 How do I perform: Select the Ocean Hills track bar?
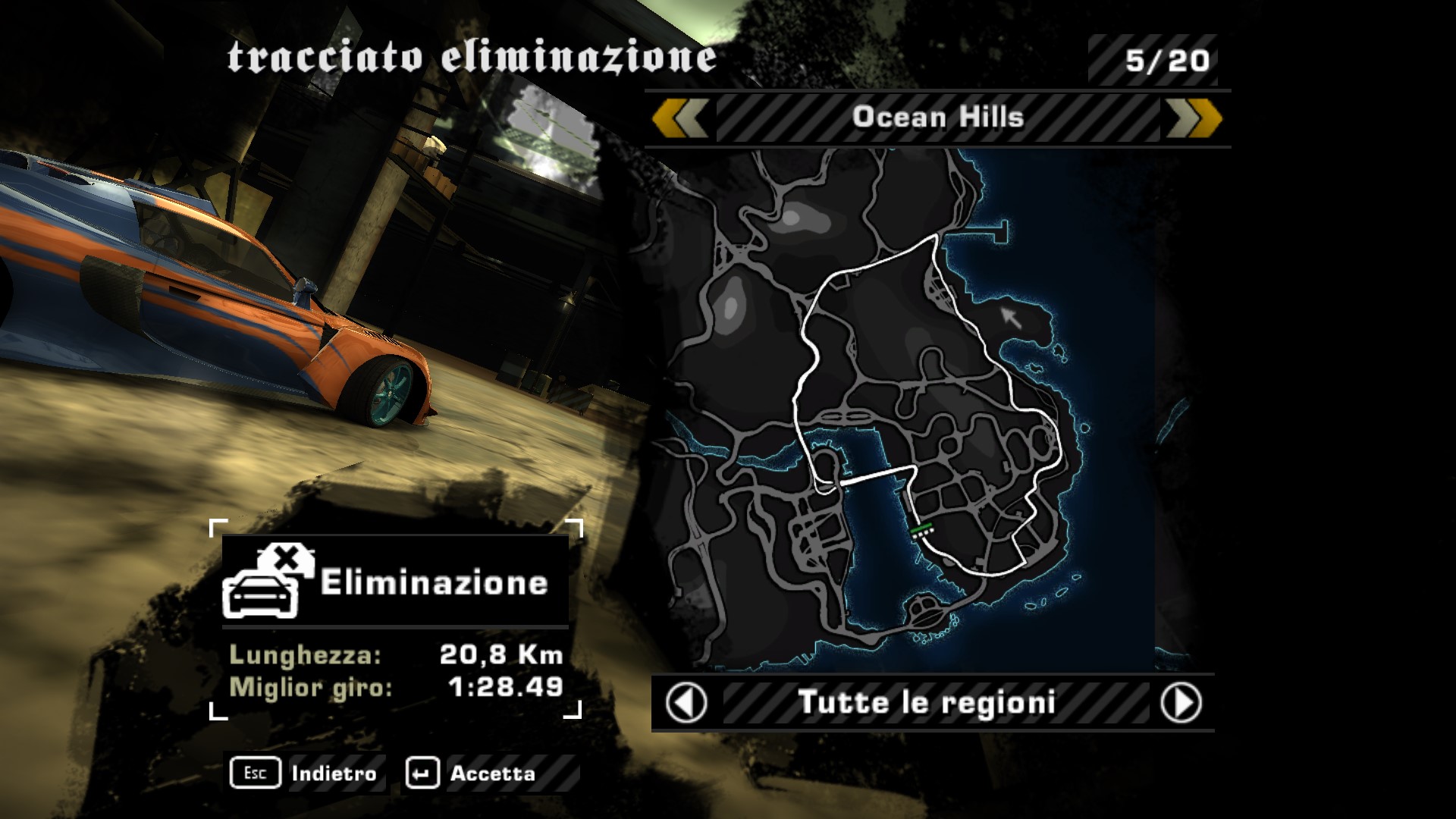937,118
